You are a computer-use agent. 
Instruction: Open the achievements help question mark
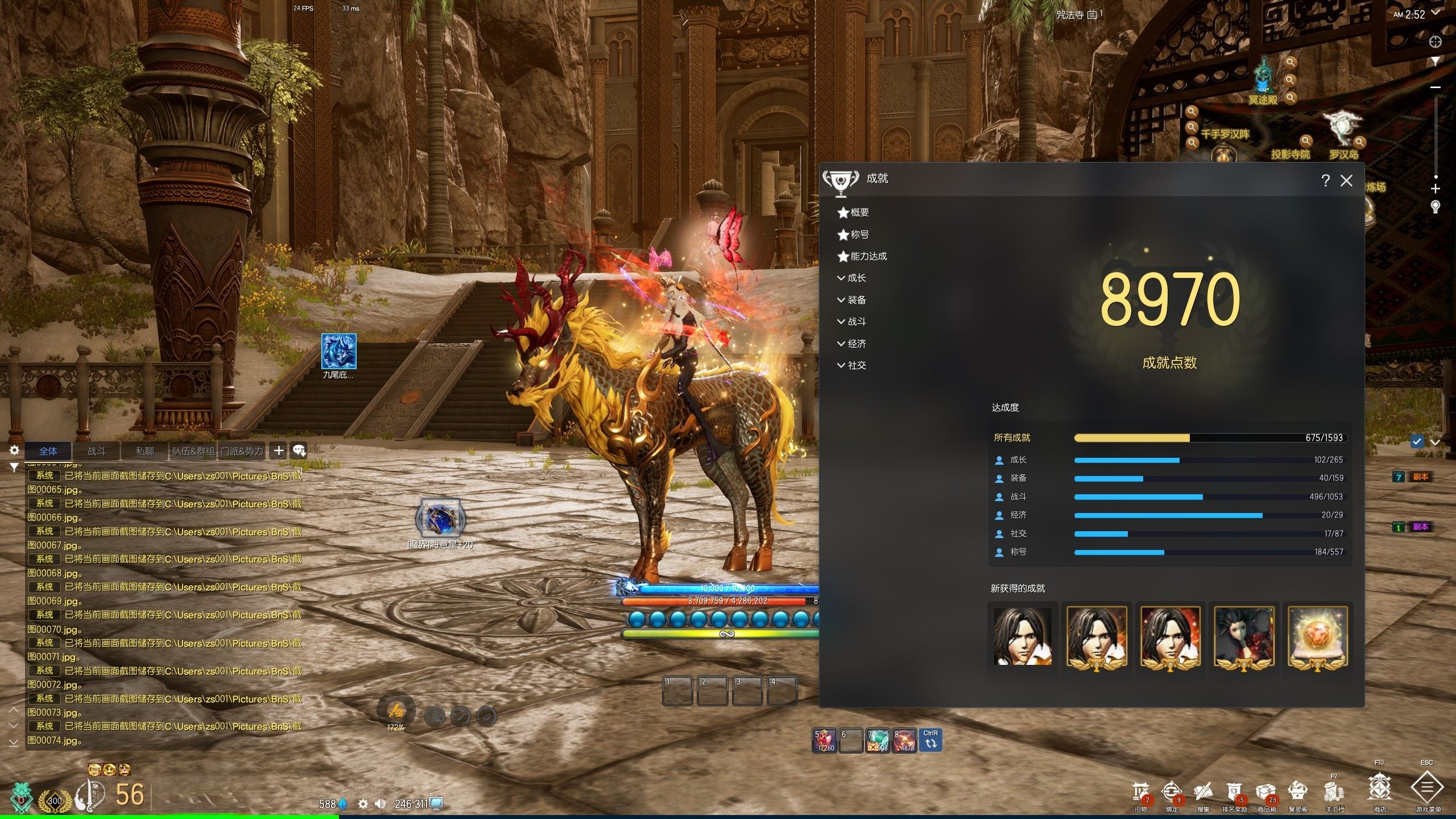coord(1326,181)
